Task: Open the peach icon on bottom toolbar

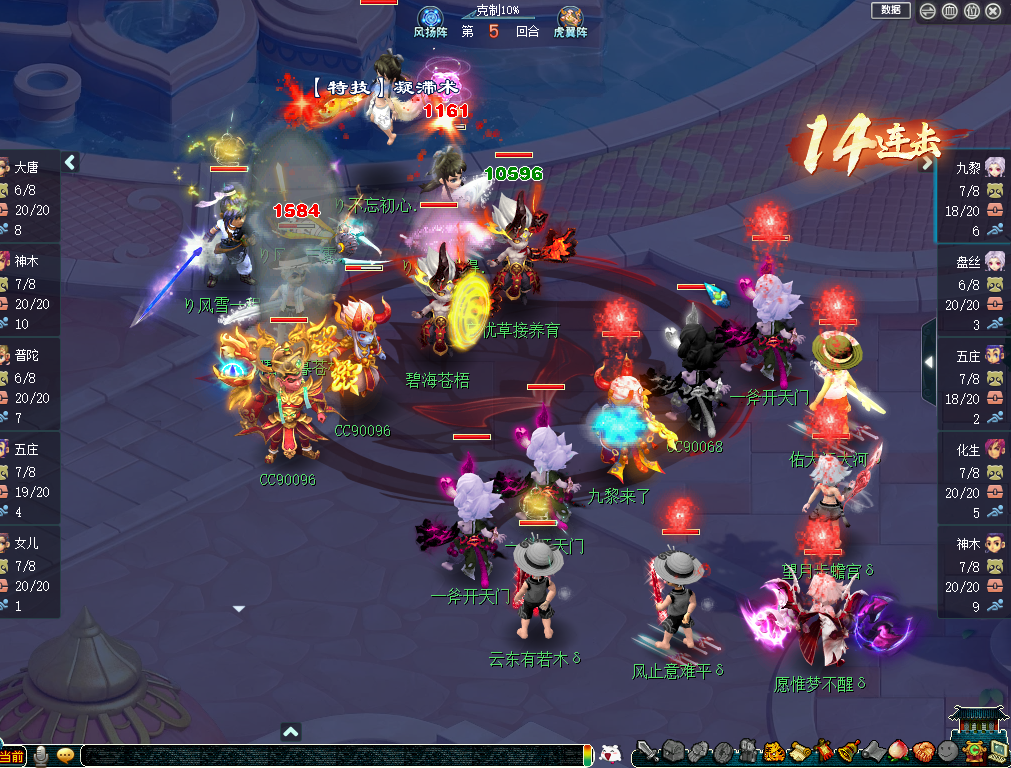Action: 898,751
